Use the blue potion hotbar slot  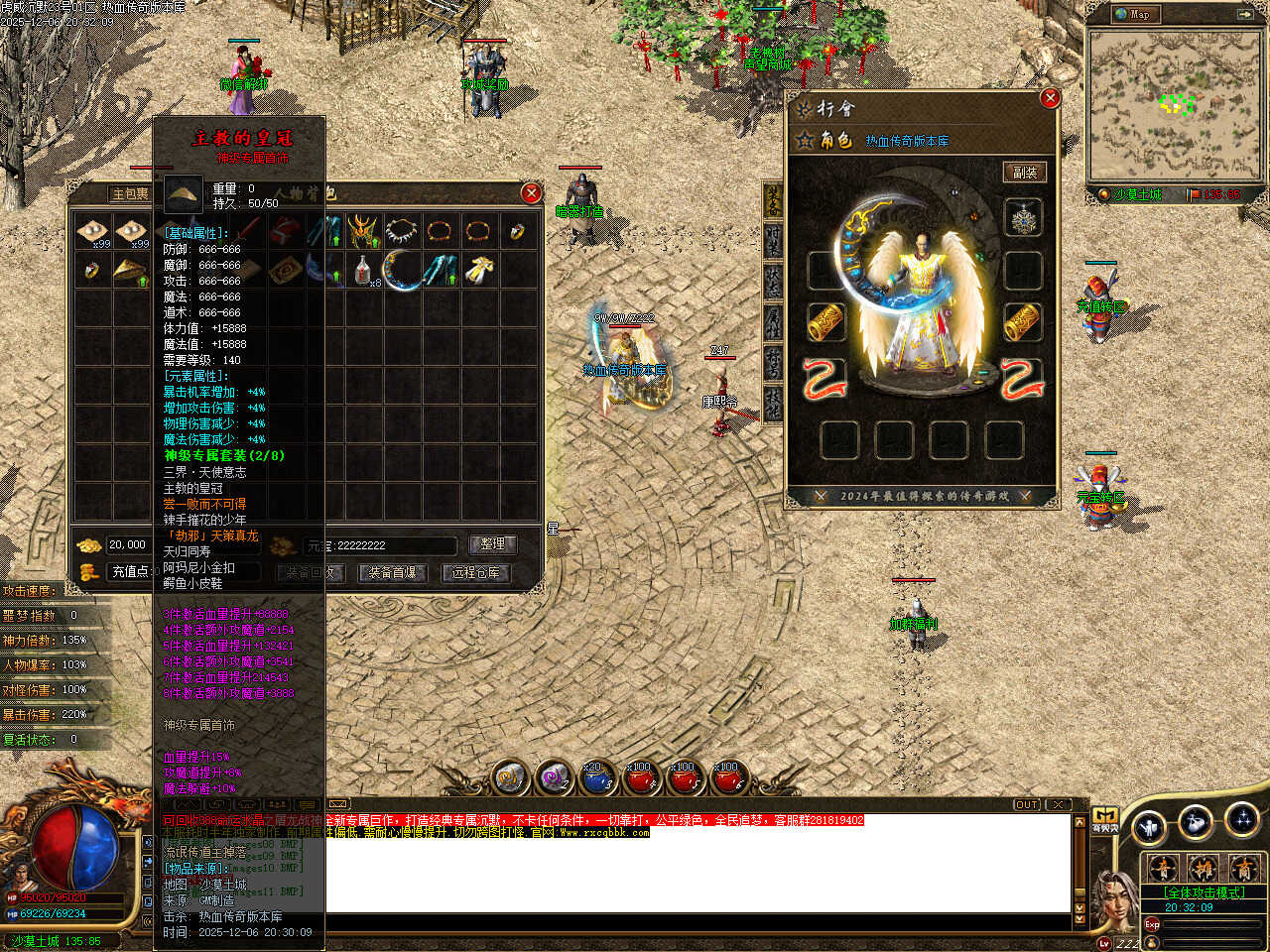[x=595, y=779]
